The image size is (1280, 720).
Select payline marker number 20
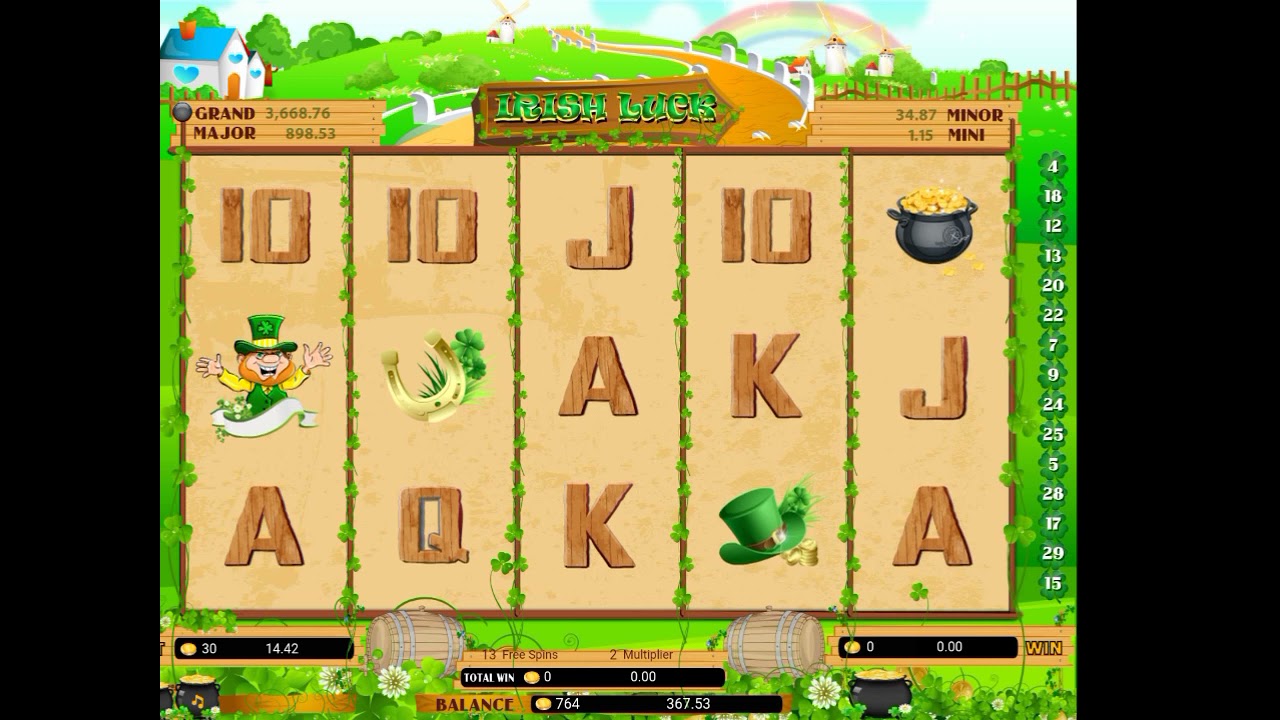point(1052,285)
